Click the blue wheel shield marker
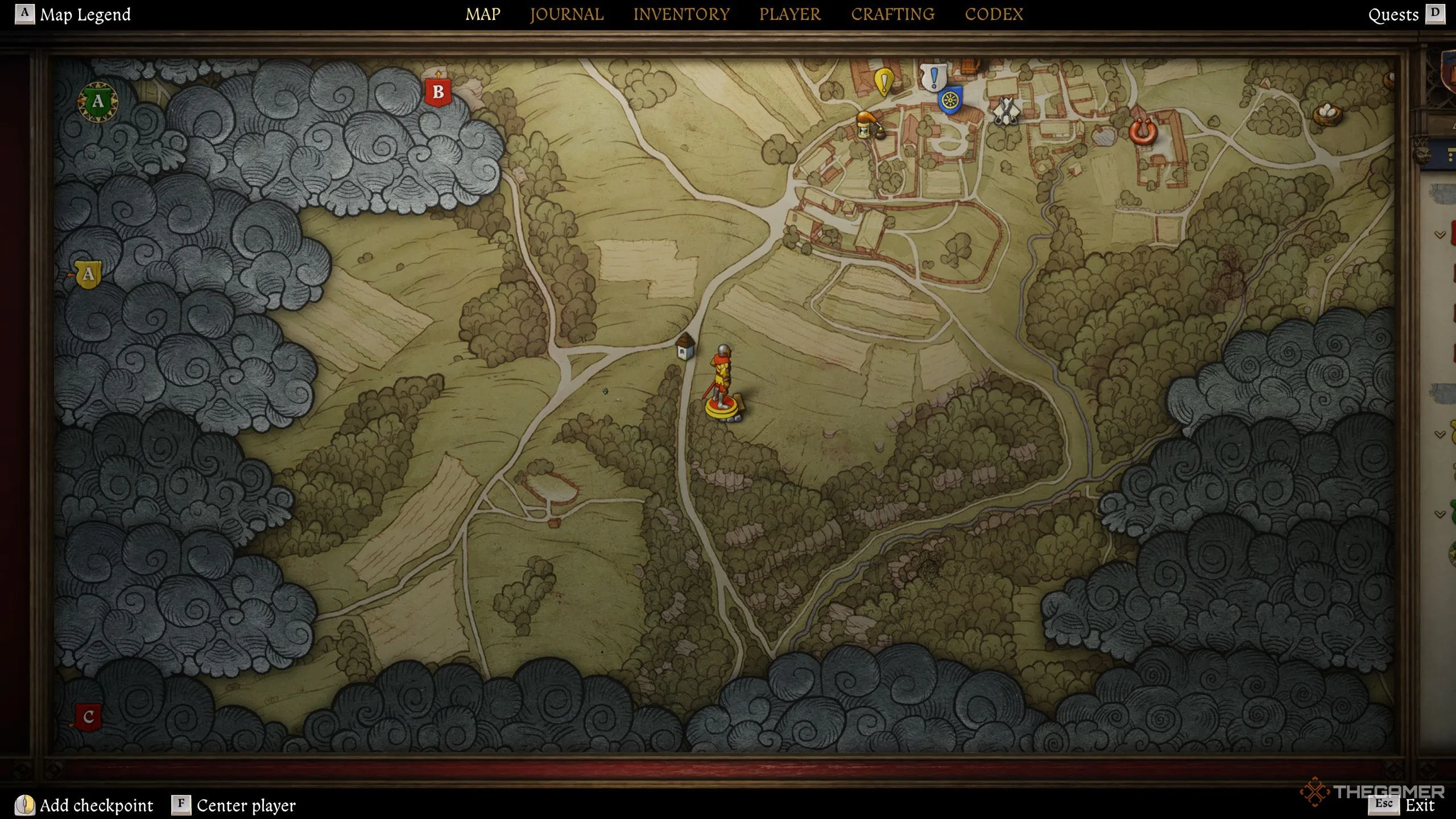Image resolution: width=1456 pixels, height=819 pixels. pyautogui.click(x=950, y=101)
